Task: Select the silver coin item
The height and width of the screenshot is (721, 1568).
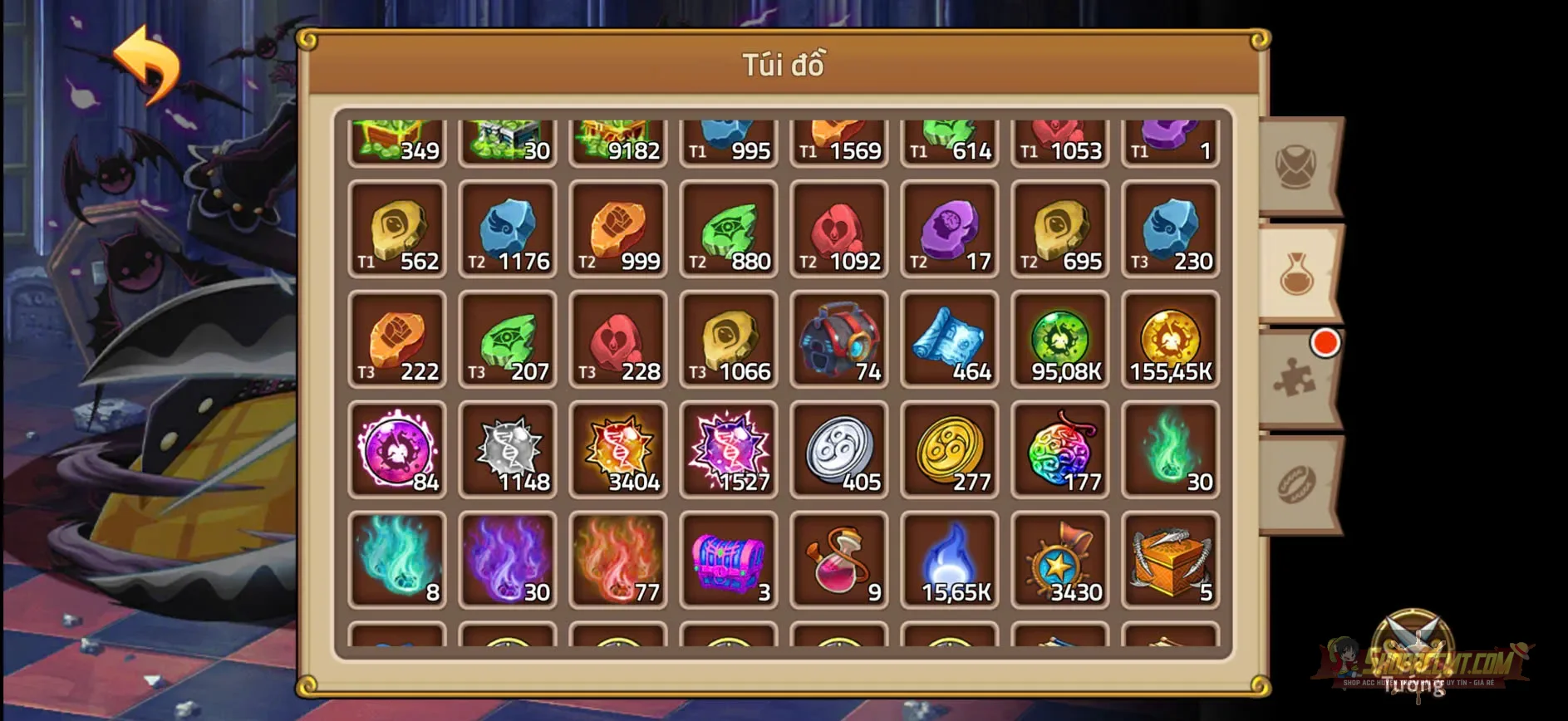Action: (839, 451)
